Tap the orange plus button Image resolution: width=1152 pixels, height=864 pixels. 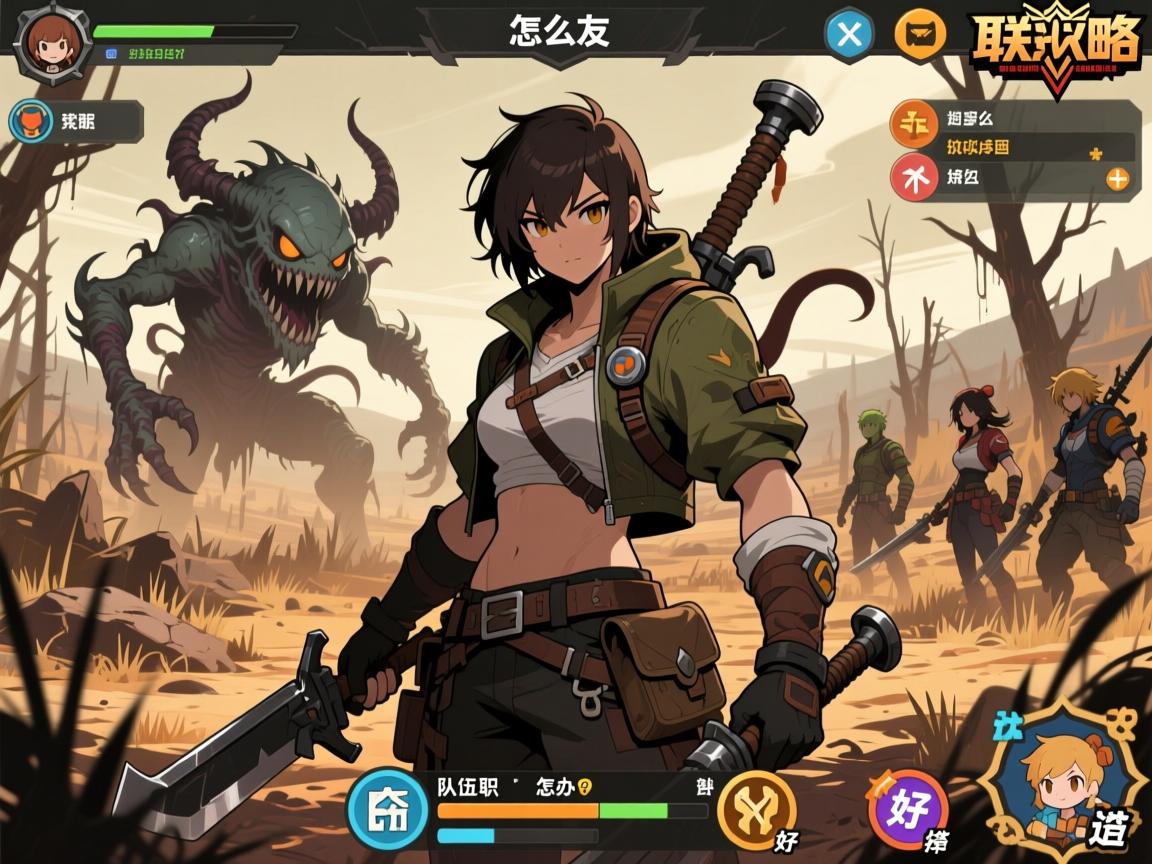(1117, 180)
